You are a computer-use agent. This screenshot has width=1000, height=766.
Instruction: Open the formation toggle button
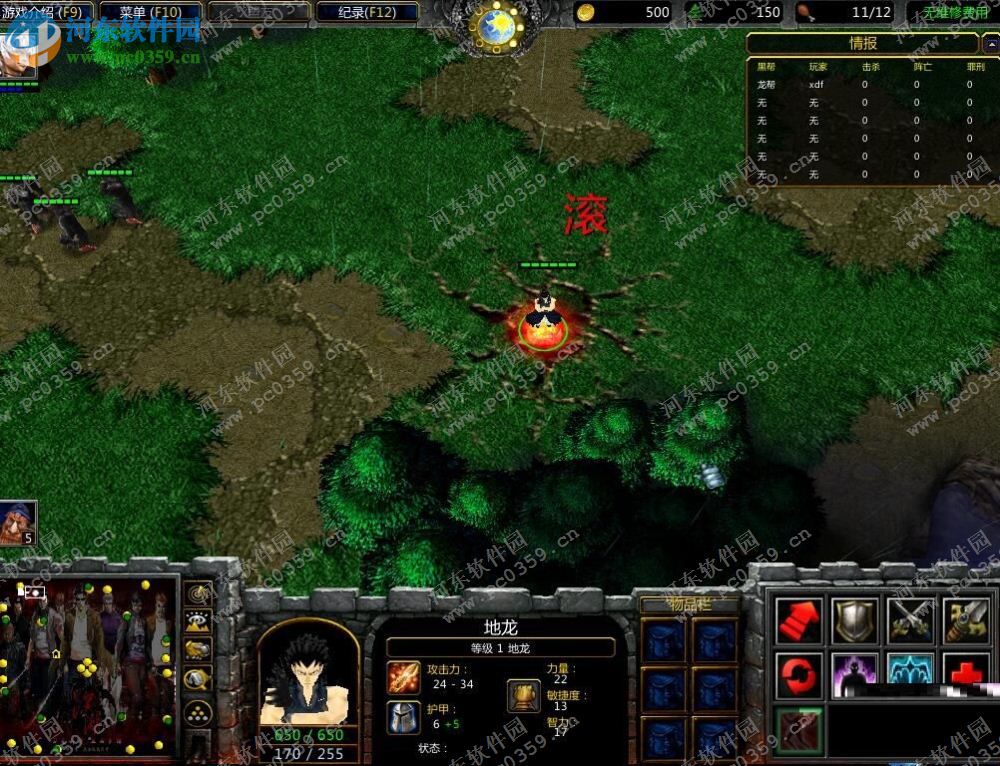coord(198,713)
